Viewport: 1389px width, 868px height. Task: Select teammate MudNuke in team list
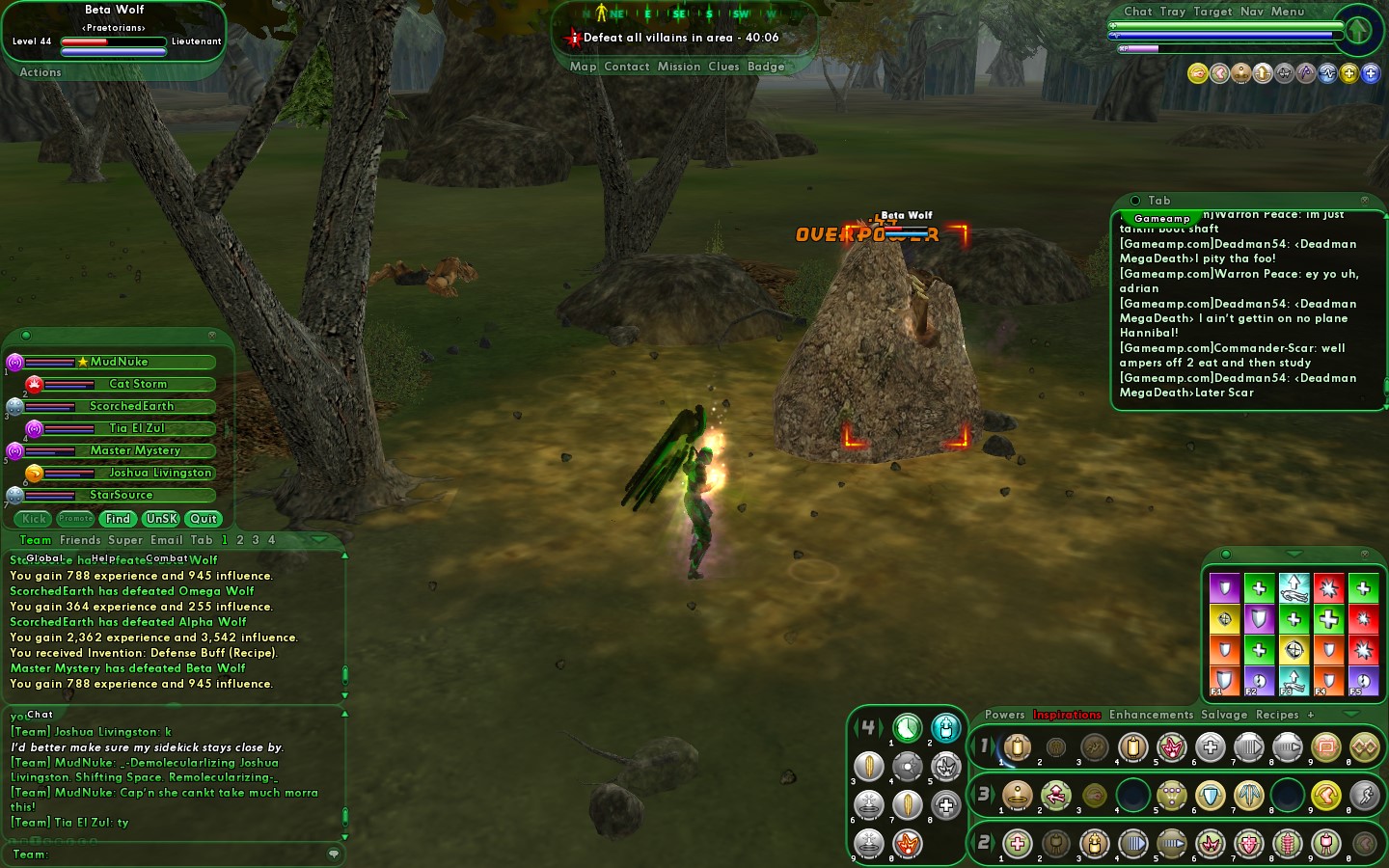[x=120, y=362]
